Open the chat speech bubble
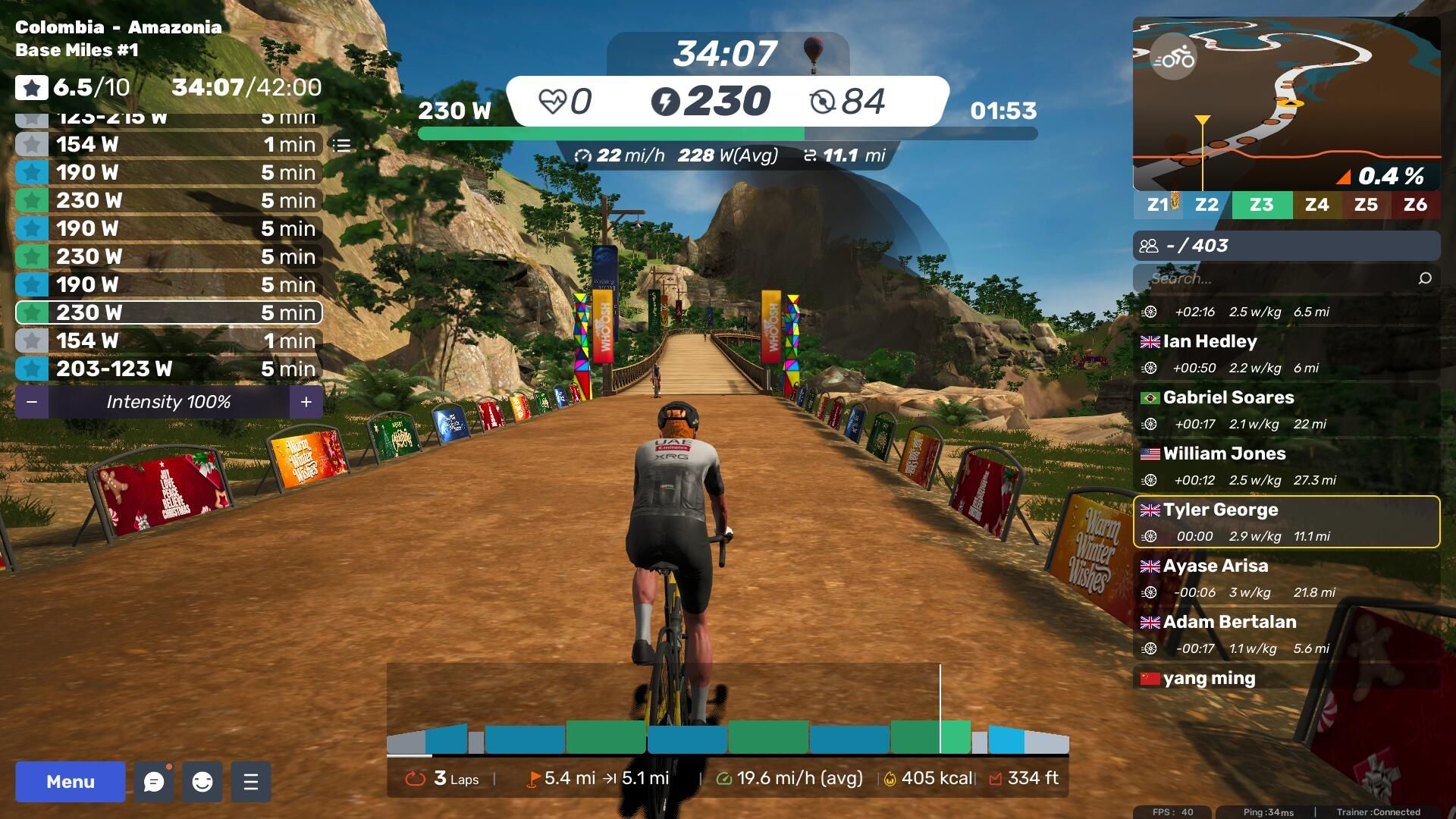This screenshot has width=1456, height=819. click(154, 782)
